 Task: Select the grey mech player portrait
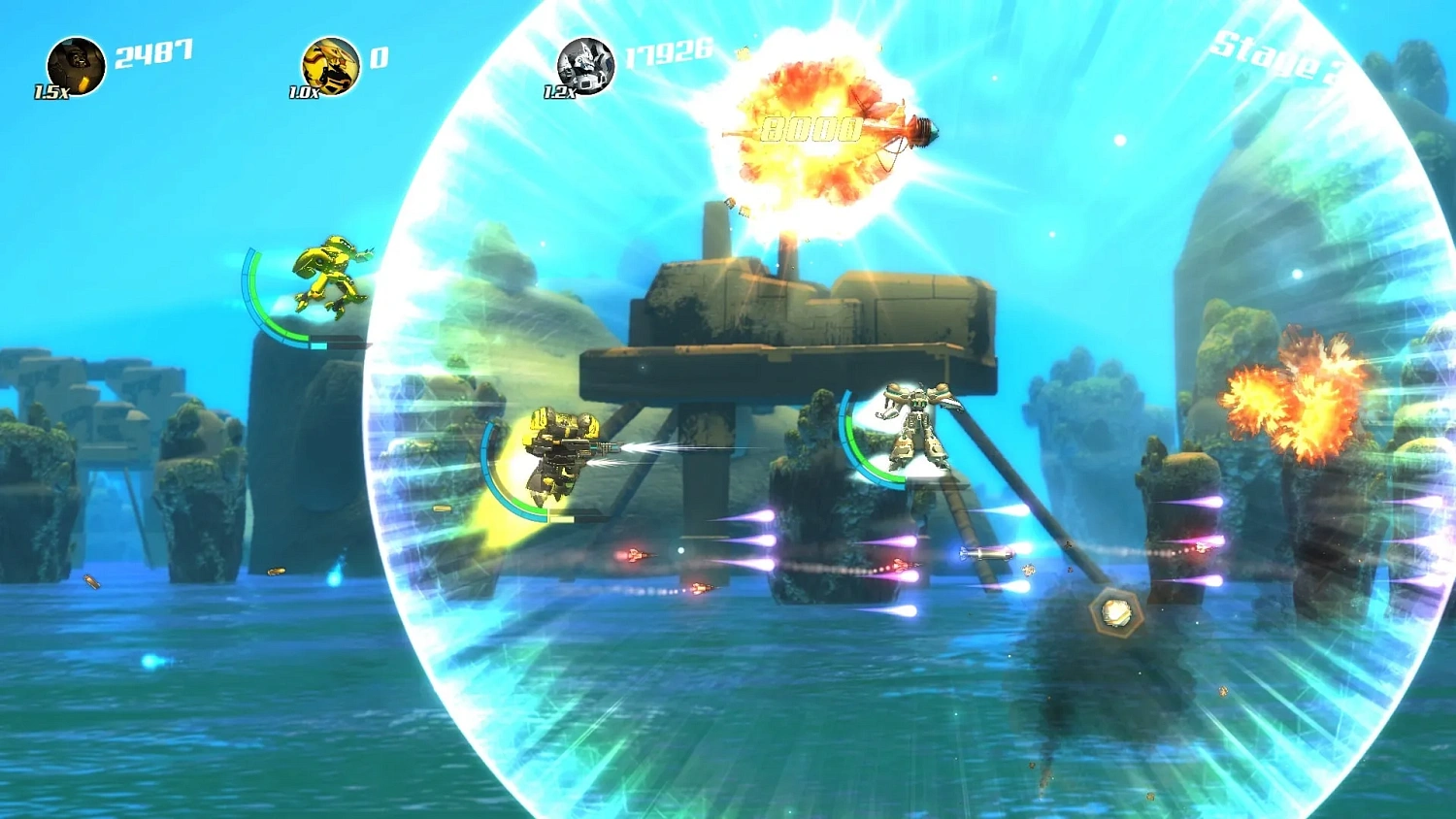click(x=584, y=66)
